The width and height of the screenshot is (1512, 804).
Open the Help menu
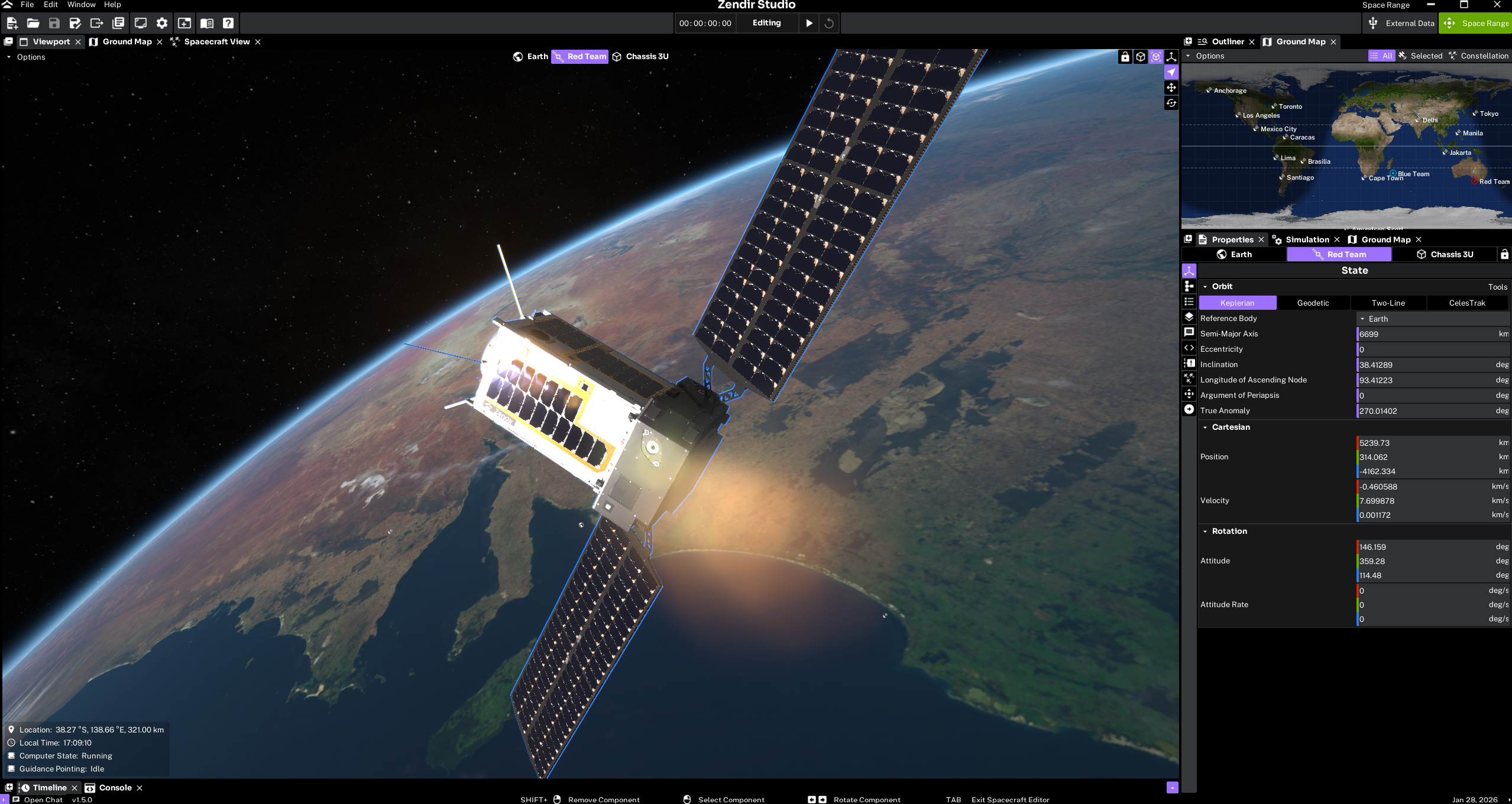[112, 5]
